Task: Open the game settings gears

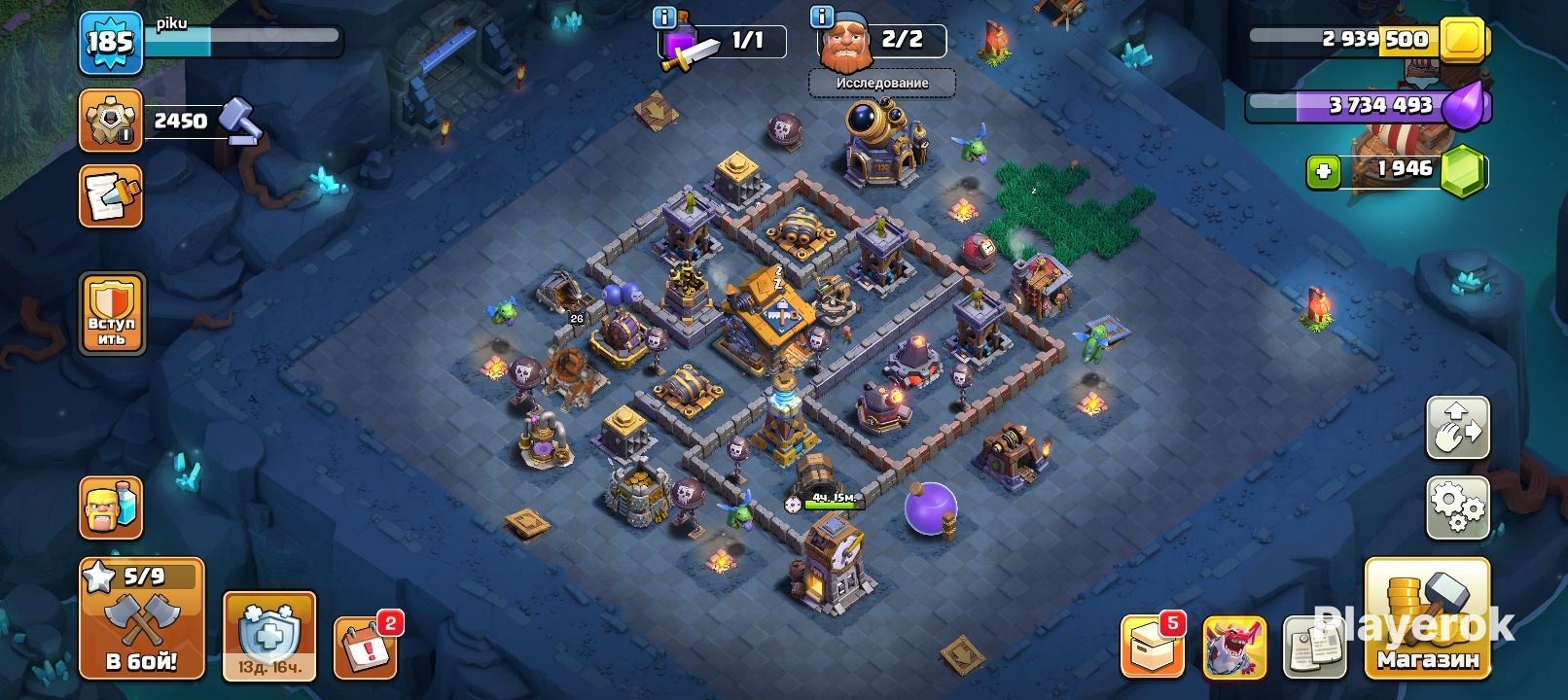Action: [1457, 507]
